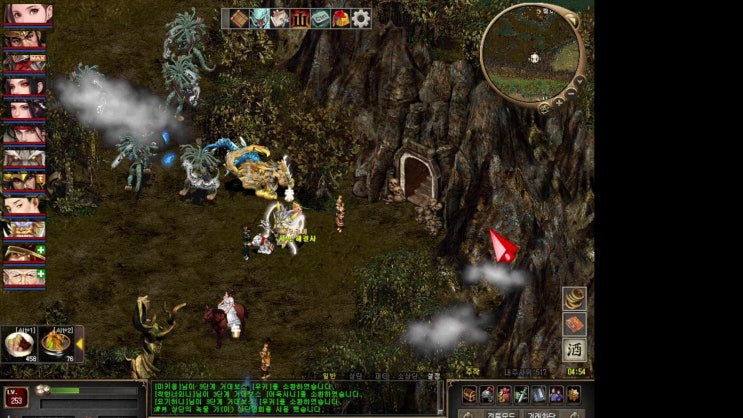Open the teal demon mask menu
The width and height of the screenshot is (743, 418).
260,18
